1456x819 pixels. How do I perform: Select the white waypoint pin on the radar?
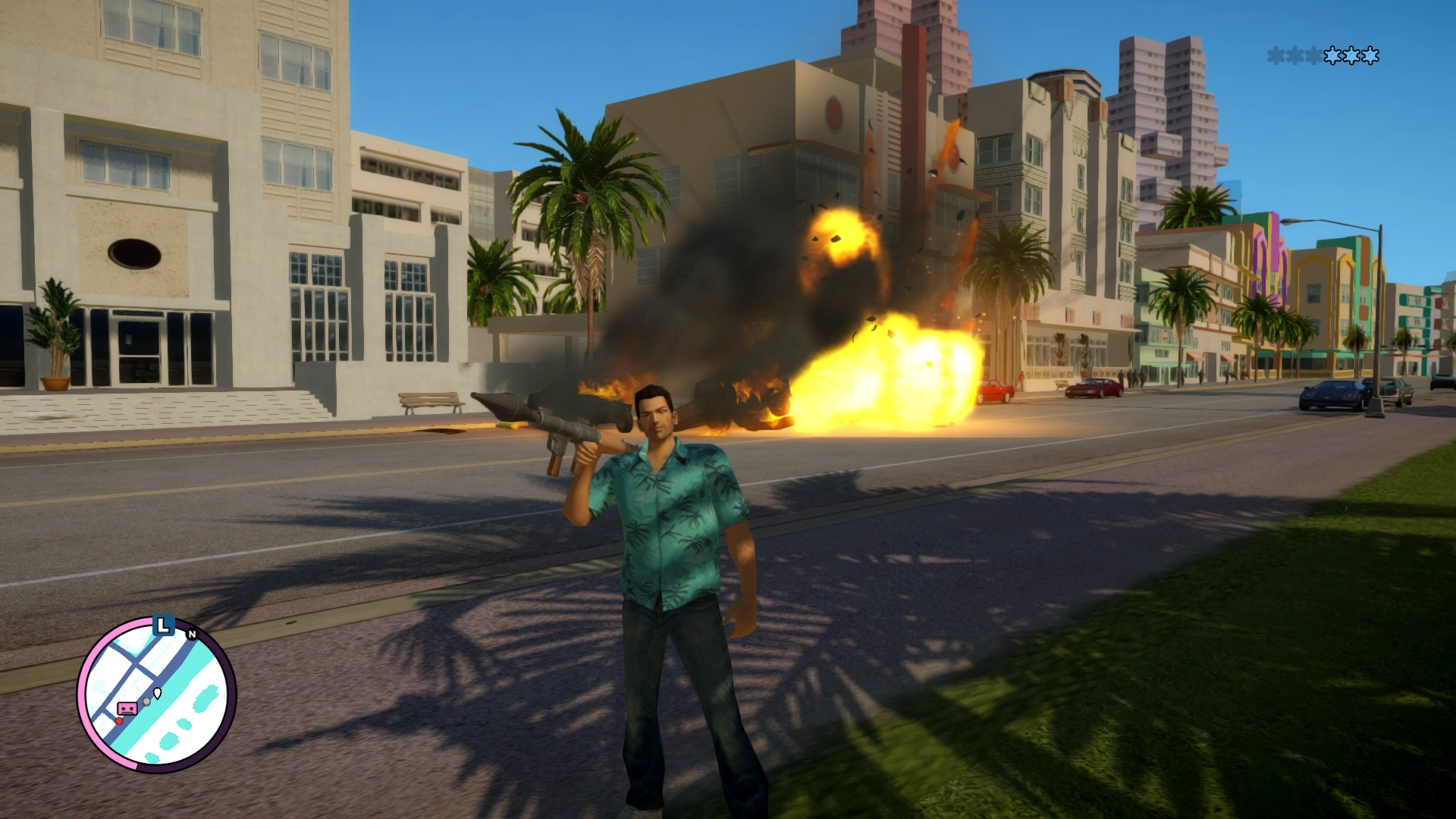click(158, 692)
